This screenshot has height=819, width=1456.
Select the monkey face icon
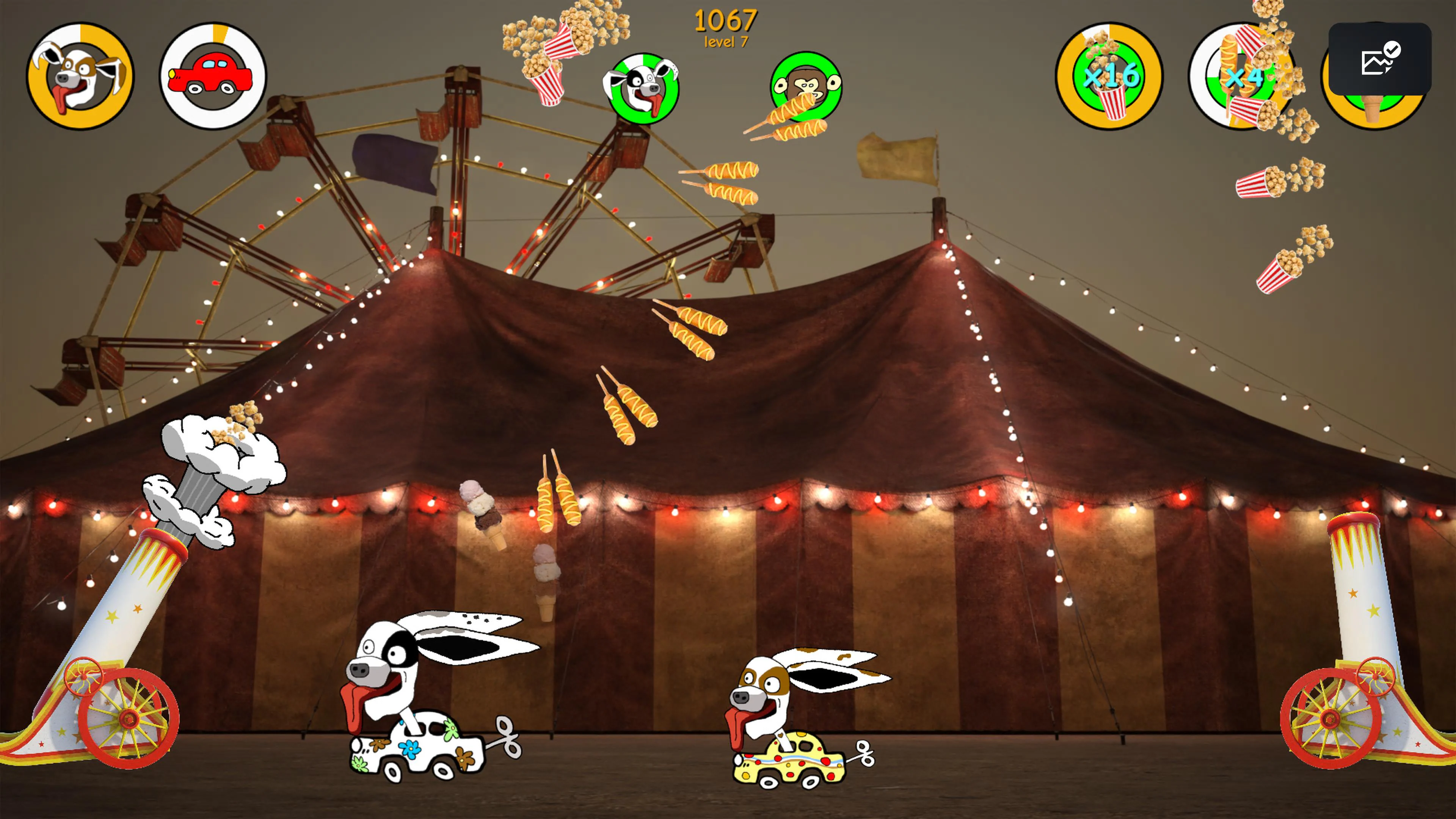tap(805, 86)
